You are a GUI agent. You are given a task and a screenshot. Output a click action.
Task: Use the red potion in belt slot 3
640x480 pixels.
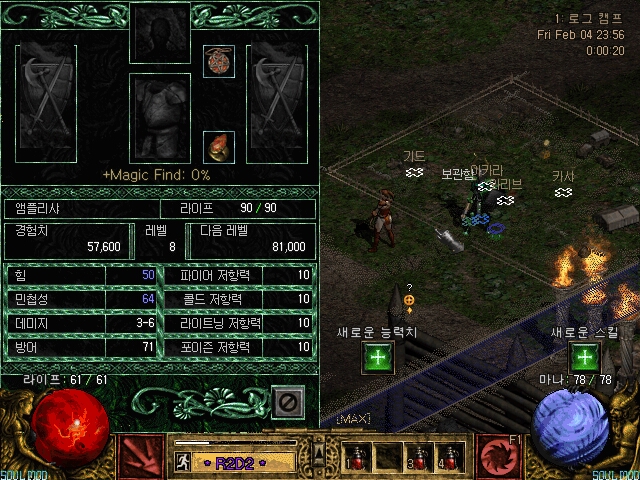416,460
